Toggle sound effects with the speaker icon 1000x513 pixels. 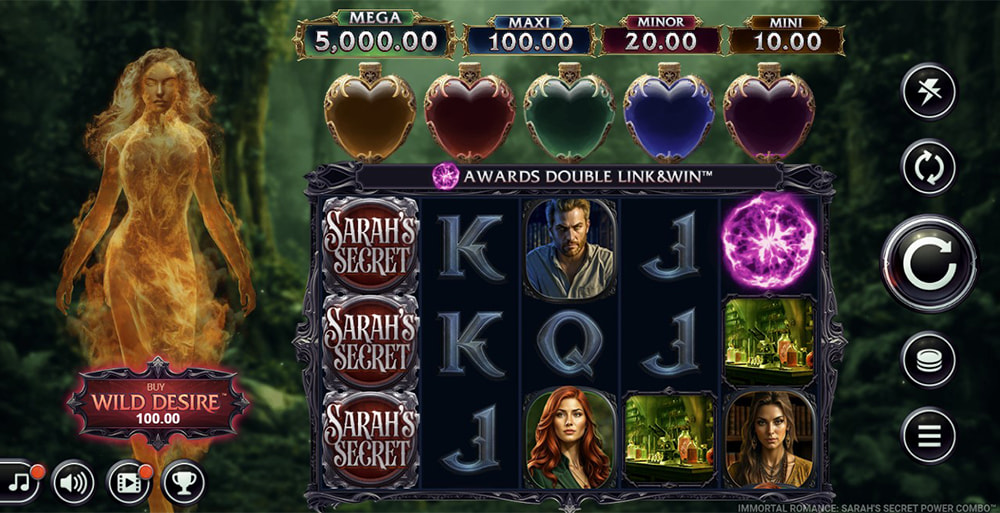[x=73, y=484]
